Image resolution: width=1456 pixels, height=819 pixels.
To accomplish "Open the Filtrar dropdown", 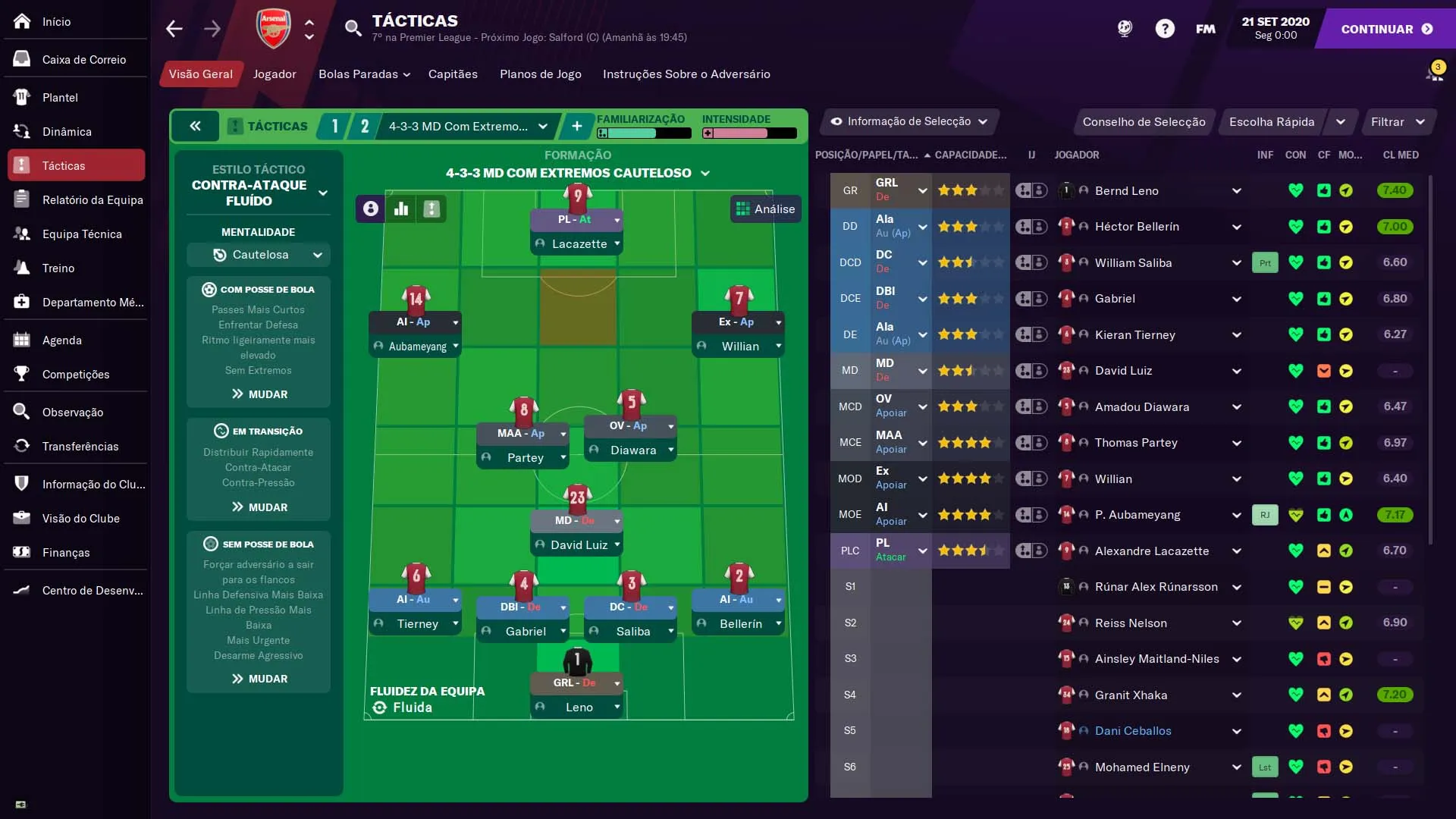I will coord(1398,121).
